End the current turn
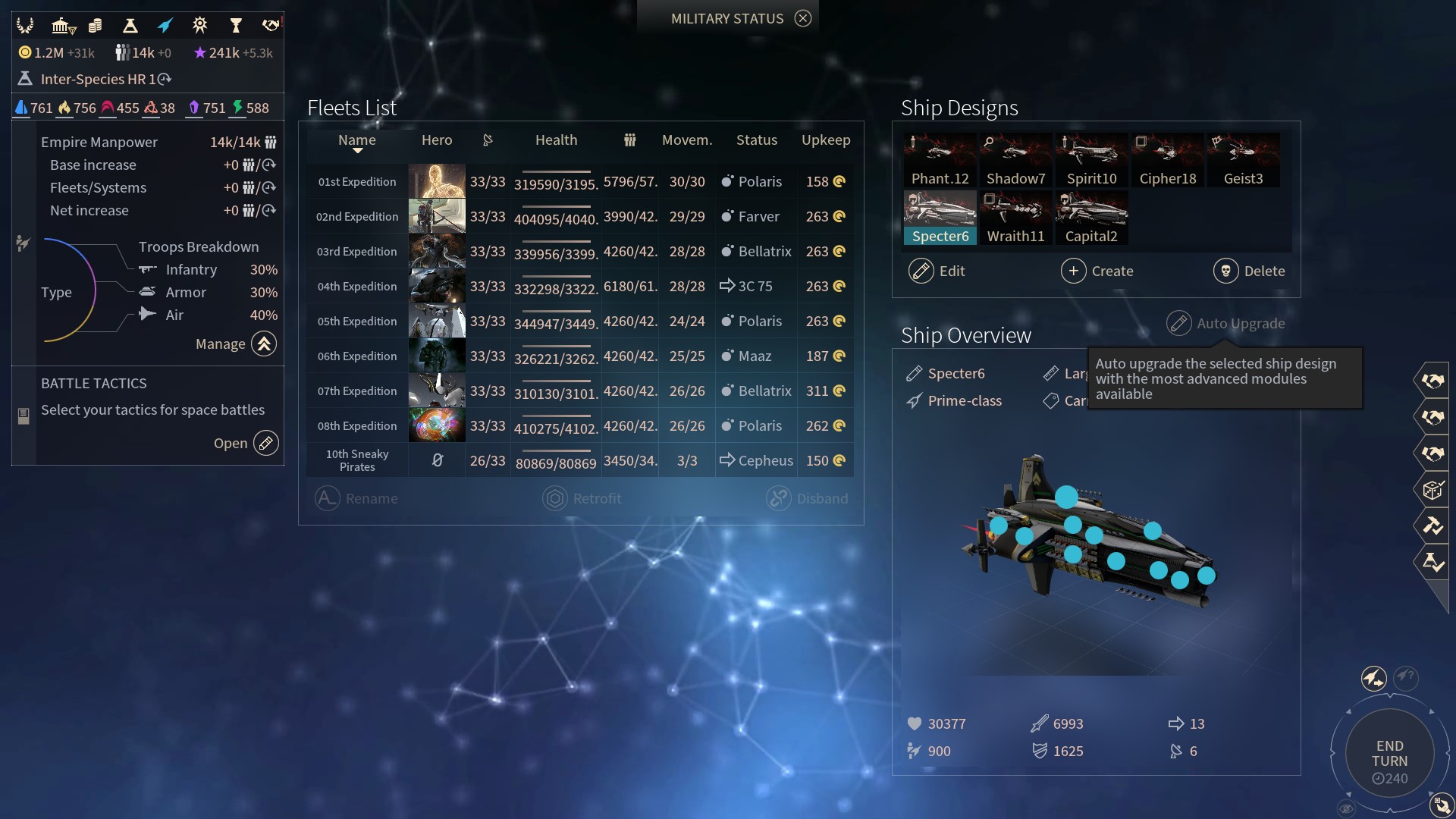 point(1389,754)
